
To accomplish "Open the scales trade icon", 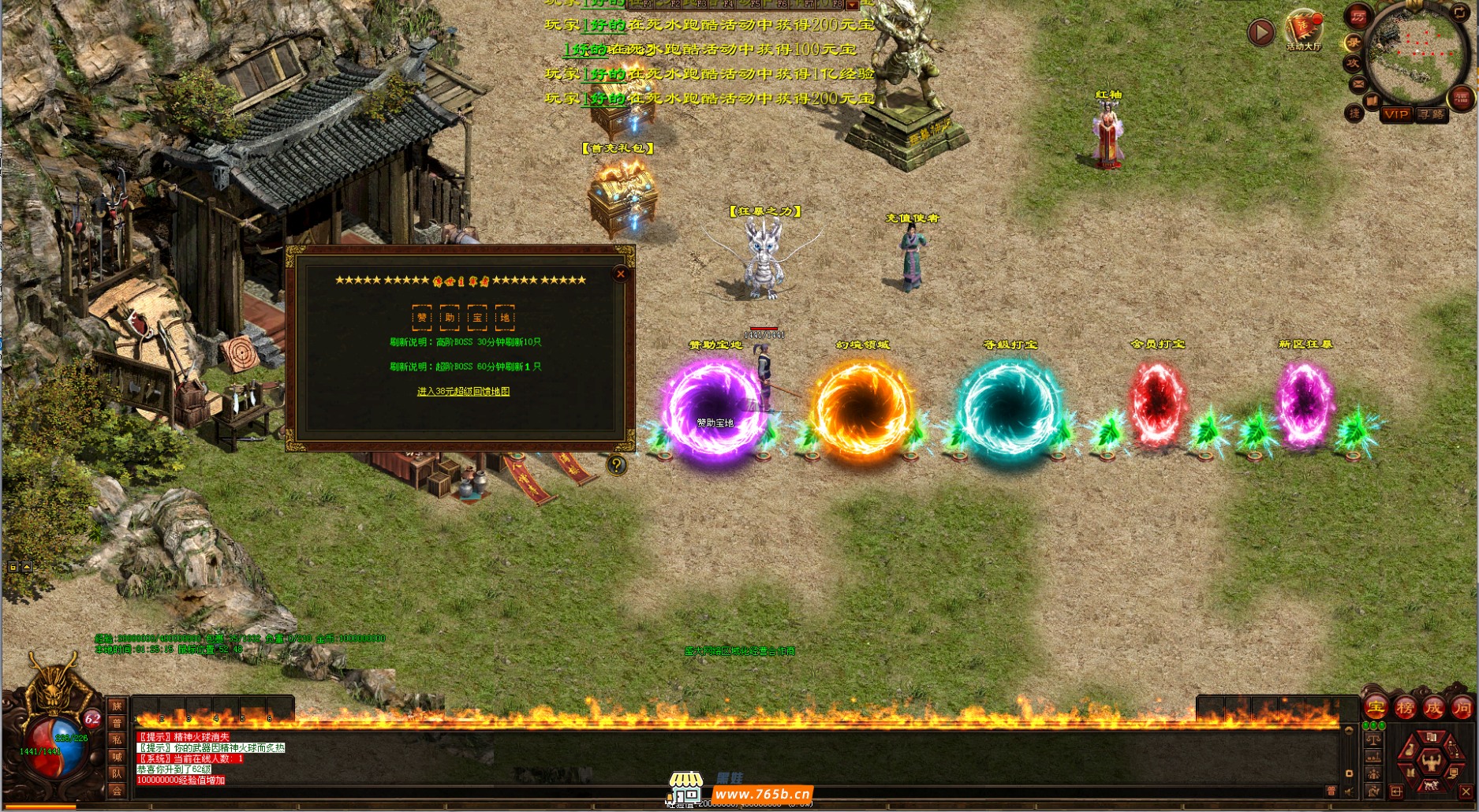I will (1373, 739).
